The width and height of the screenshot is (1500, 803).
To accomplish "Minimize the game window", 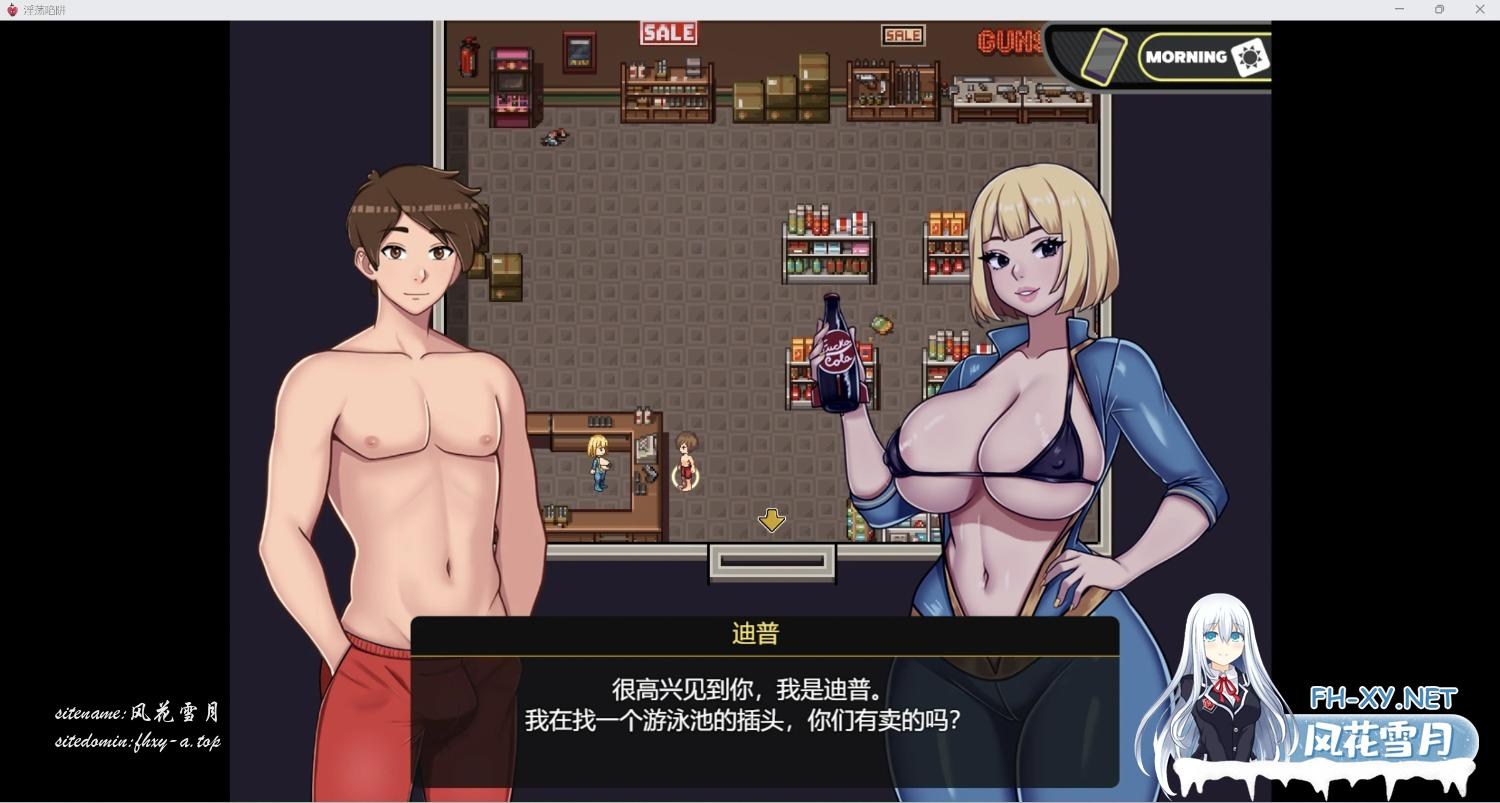I will pyautogui.click(x=1399, y=10).
